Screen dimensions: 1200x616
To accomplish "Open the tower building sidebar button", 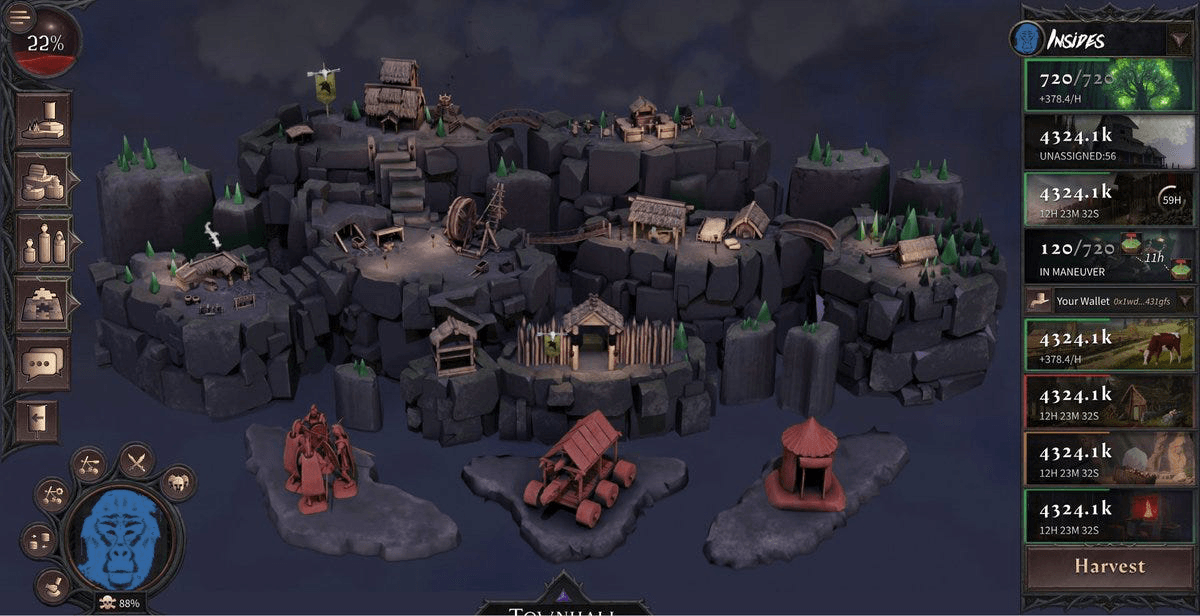I will (43, 119).
